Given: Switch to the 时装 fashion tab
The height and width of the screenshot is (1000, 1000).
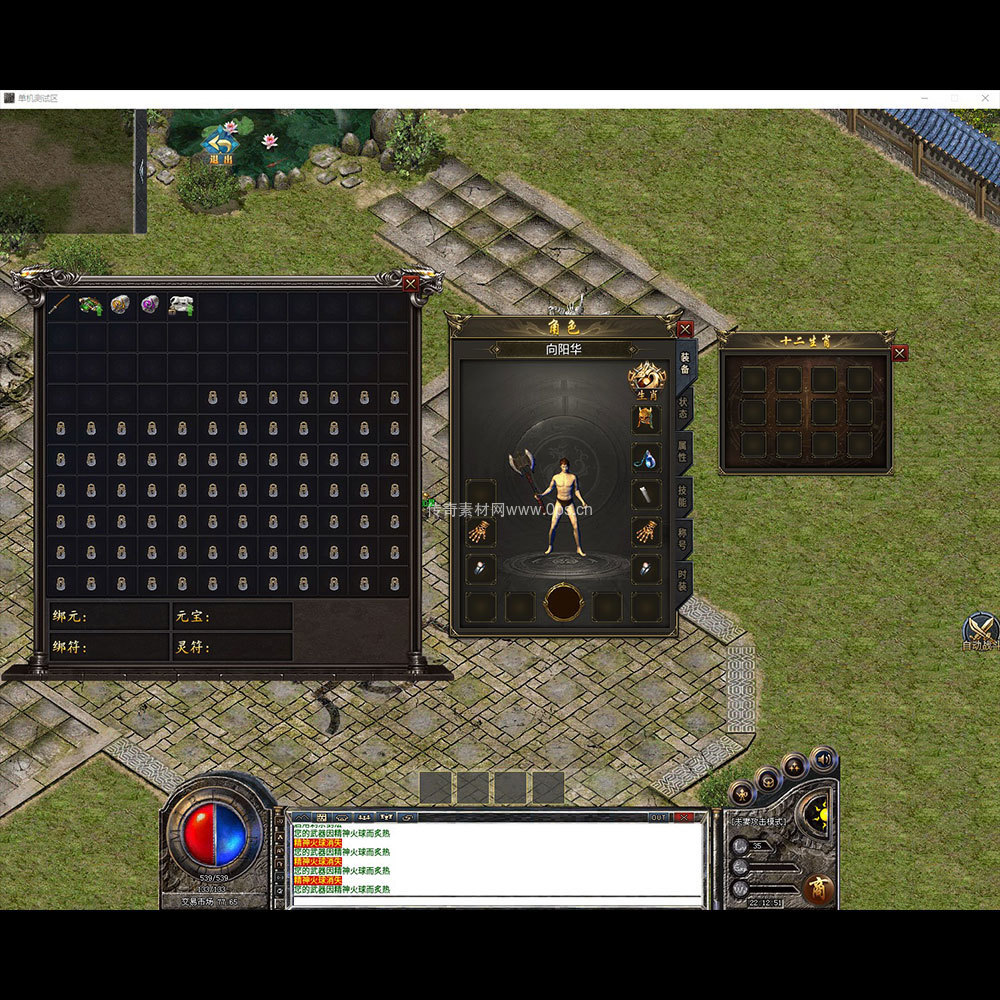Looking at the screenshot, I should click(684, 580).
